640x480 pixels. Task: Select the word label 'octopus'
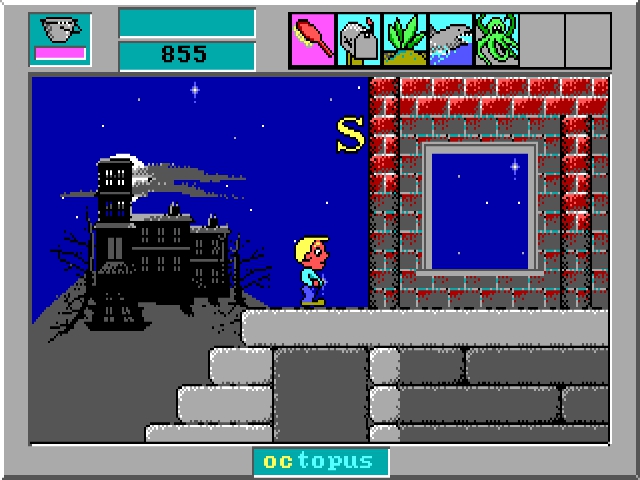coord(320,461)
